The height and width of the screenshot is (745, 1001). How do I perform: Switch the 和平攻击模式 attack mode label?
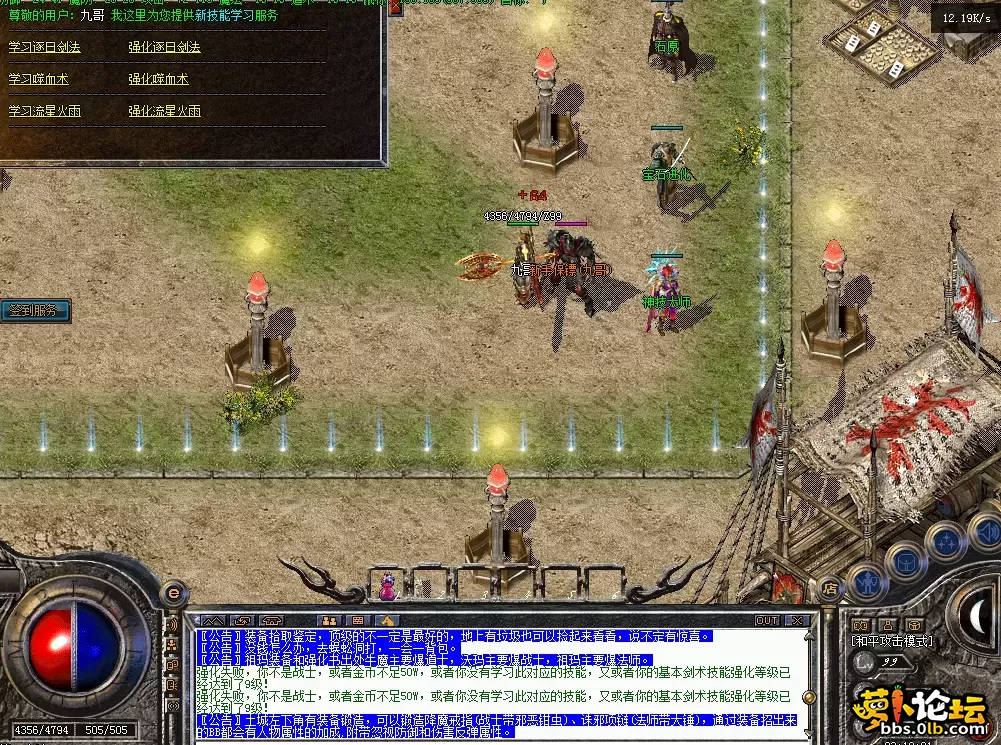coord(892,641)
